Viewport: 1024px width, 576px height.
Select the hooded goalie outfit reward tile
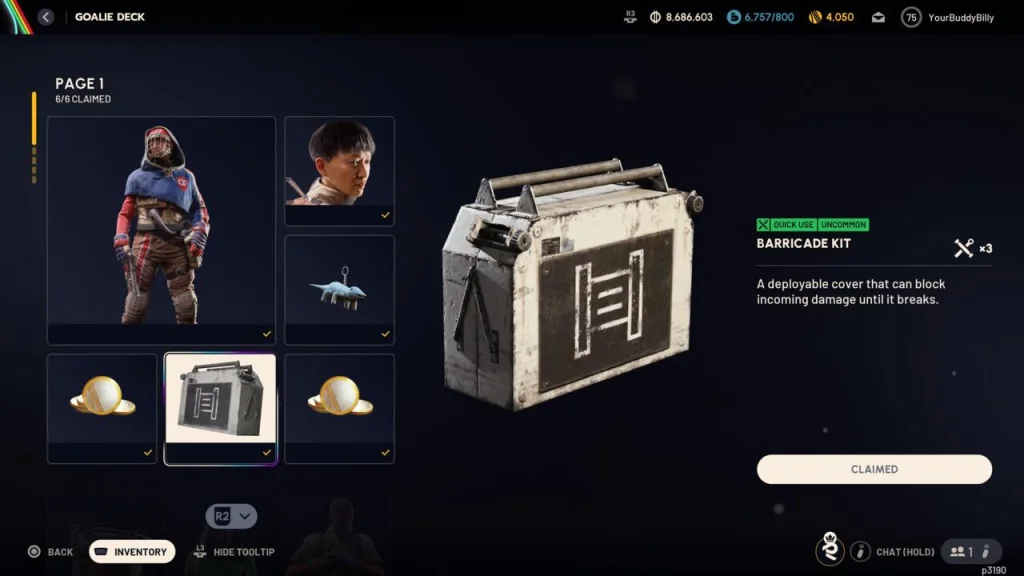[161, 230]
